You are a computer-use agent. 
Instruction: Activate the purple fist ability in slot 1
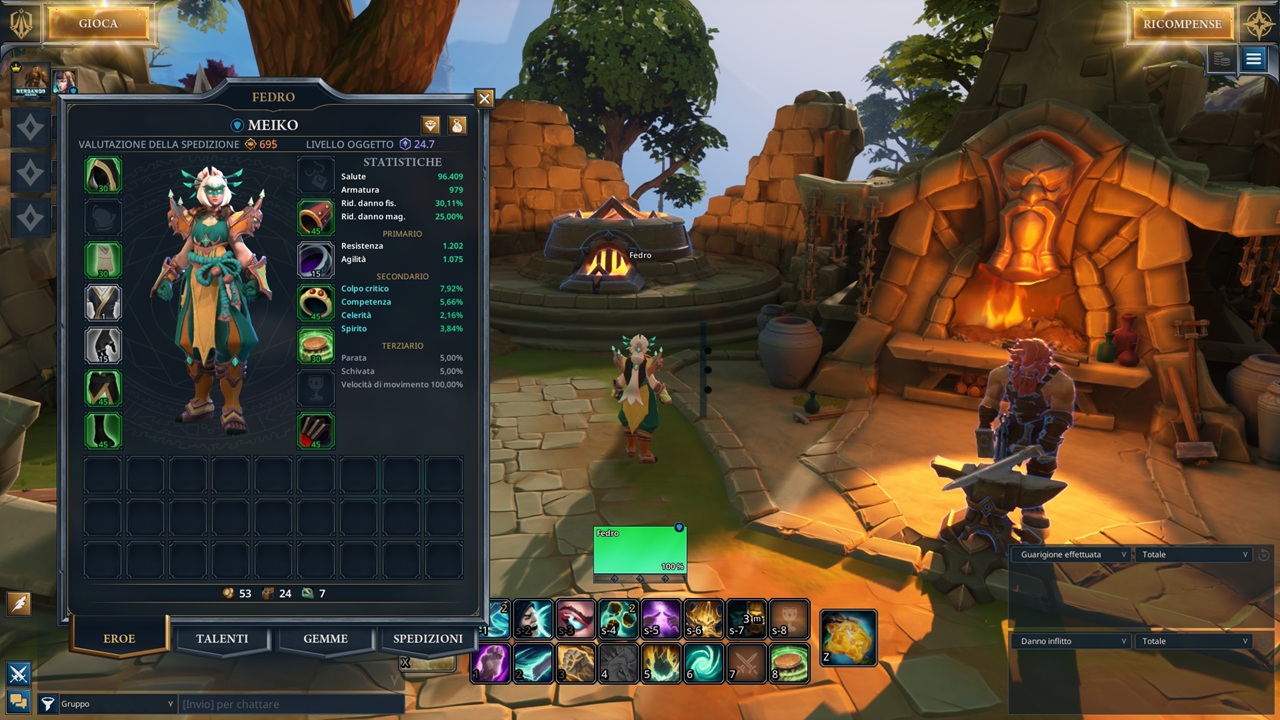[490, 662]
